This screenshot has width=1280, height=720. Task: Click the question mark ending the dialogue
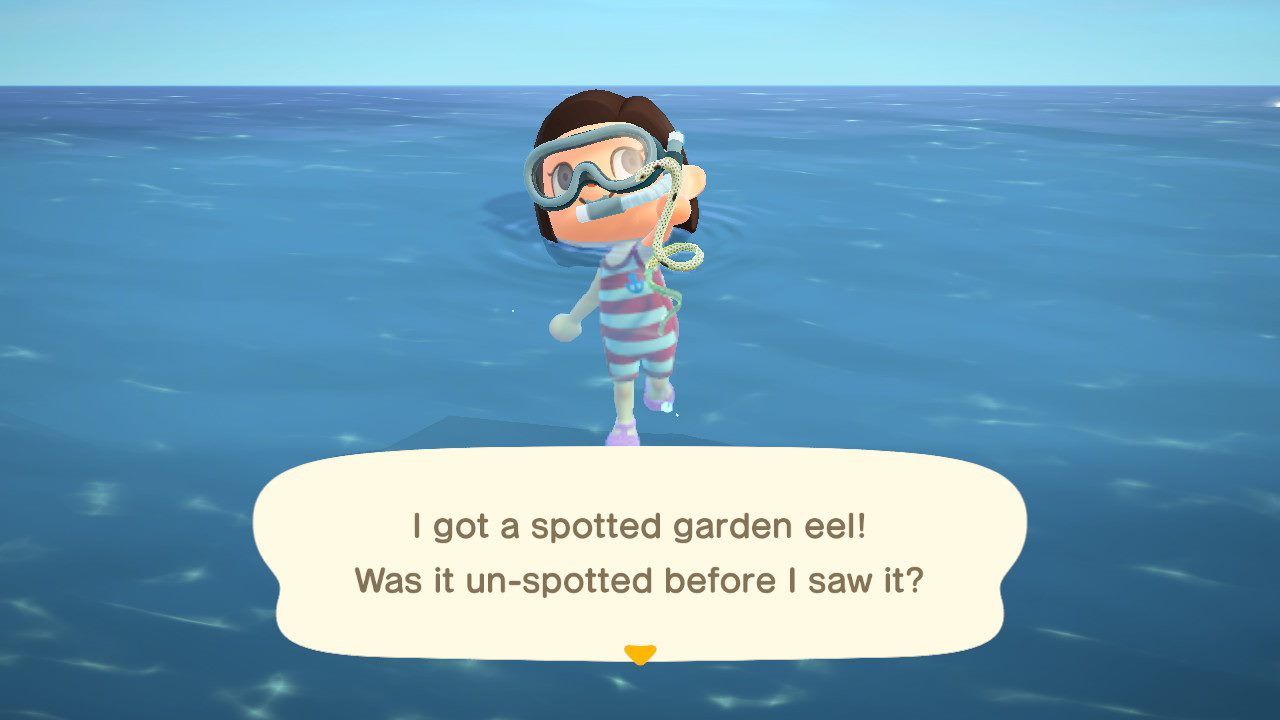click(916, 581)
